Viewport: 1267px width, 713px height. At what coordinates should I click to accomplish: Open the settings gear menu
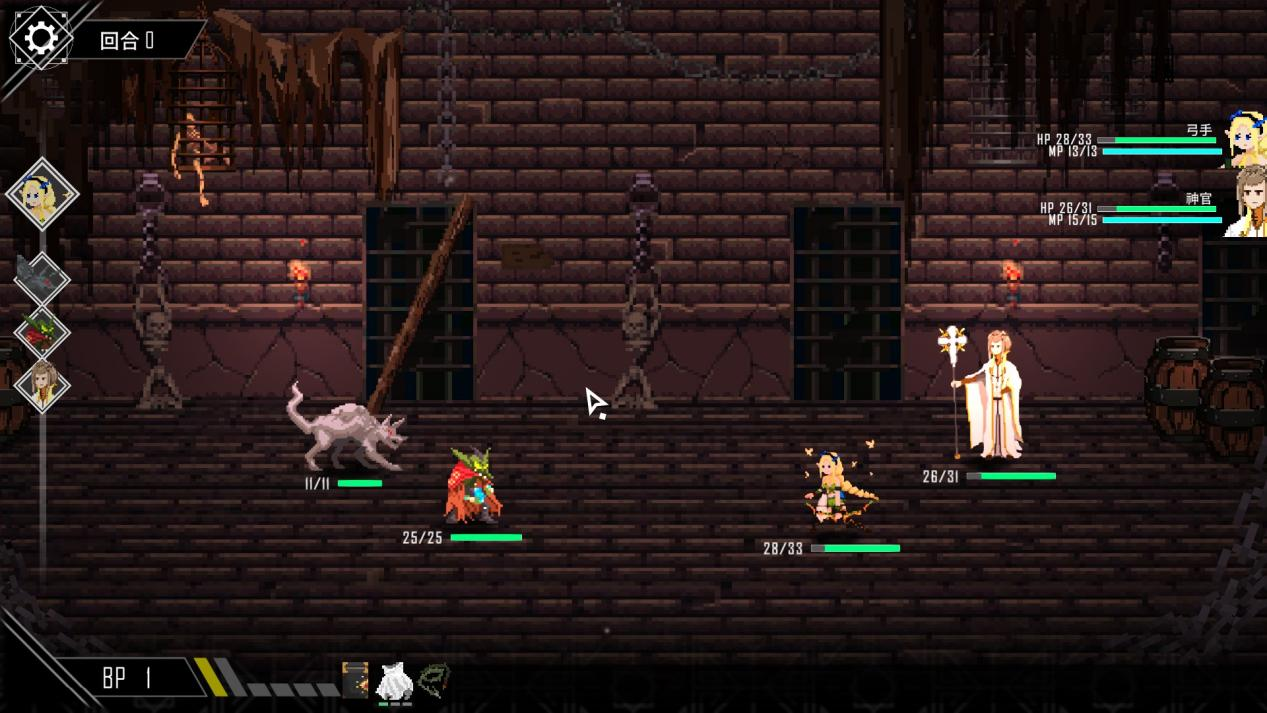[41, 38]
